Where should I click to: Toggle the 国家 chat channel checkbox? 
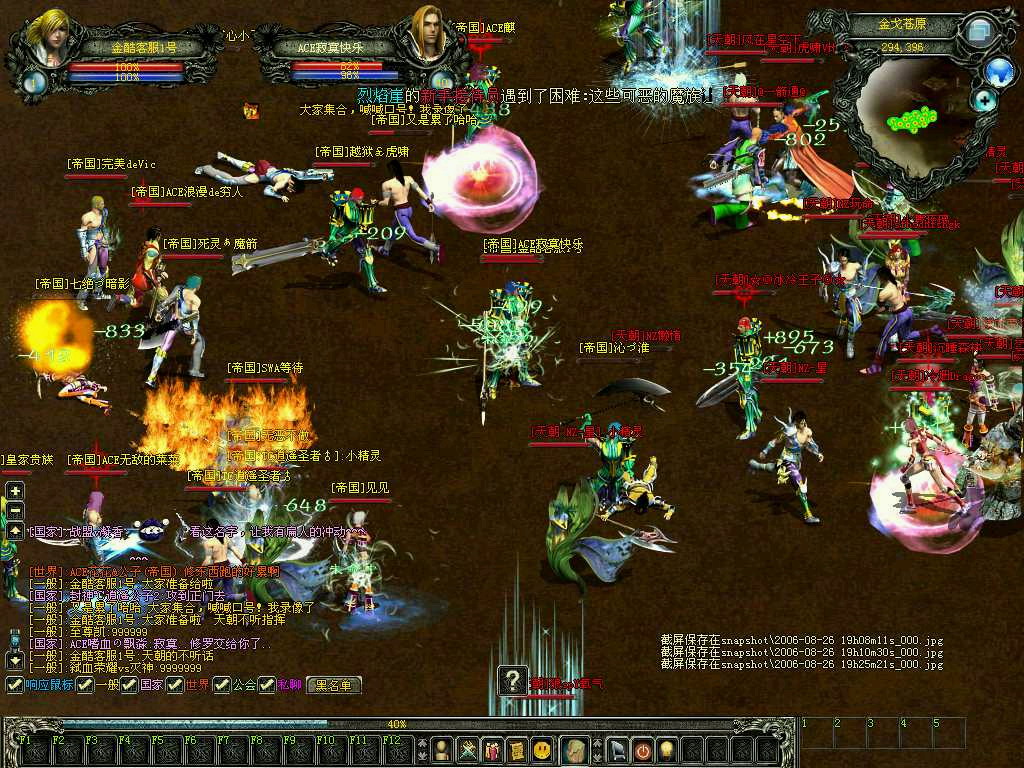pyautogui.click(x=130, y=685)
